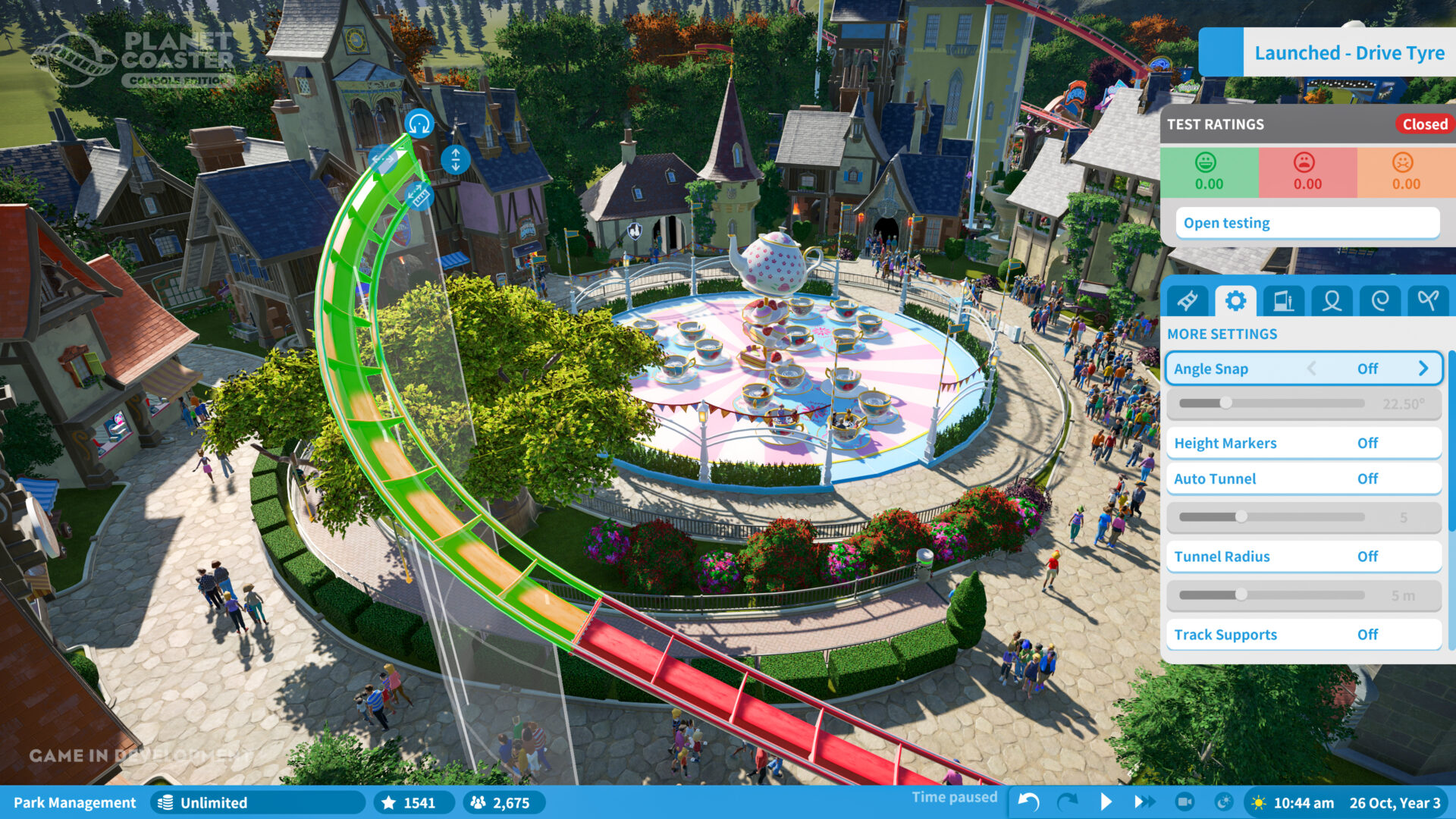Expand Angle Snap options with right chevron
1456x819 pixels.
click(x=1424, y=369)
